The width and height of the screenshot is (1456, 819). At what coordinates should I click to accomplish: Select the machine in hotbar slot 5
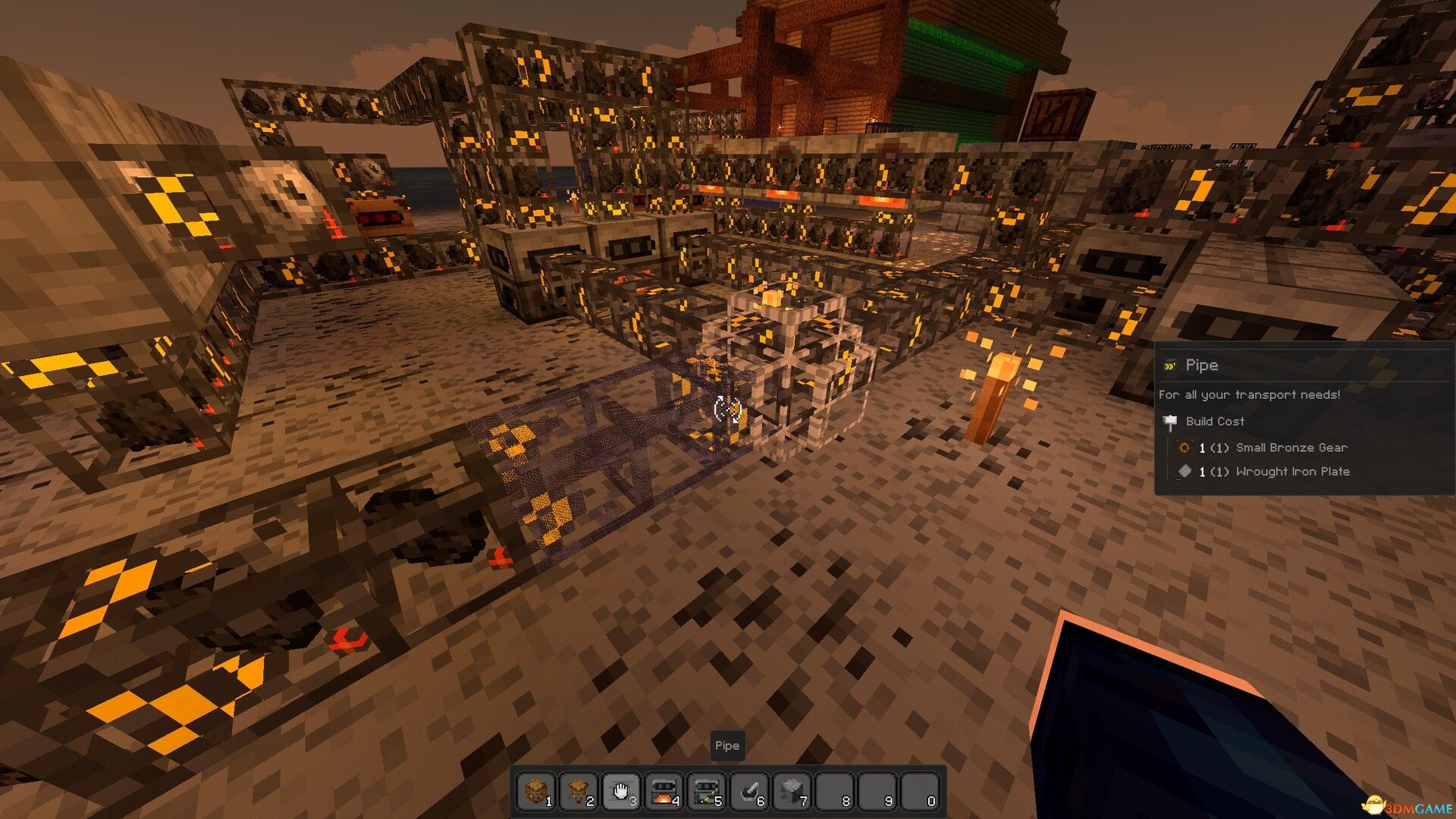coord(707,792)
